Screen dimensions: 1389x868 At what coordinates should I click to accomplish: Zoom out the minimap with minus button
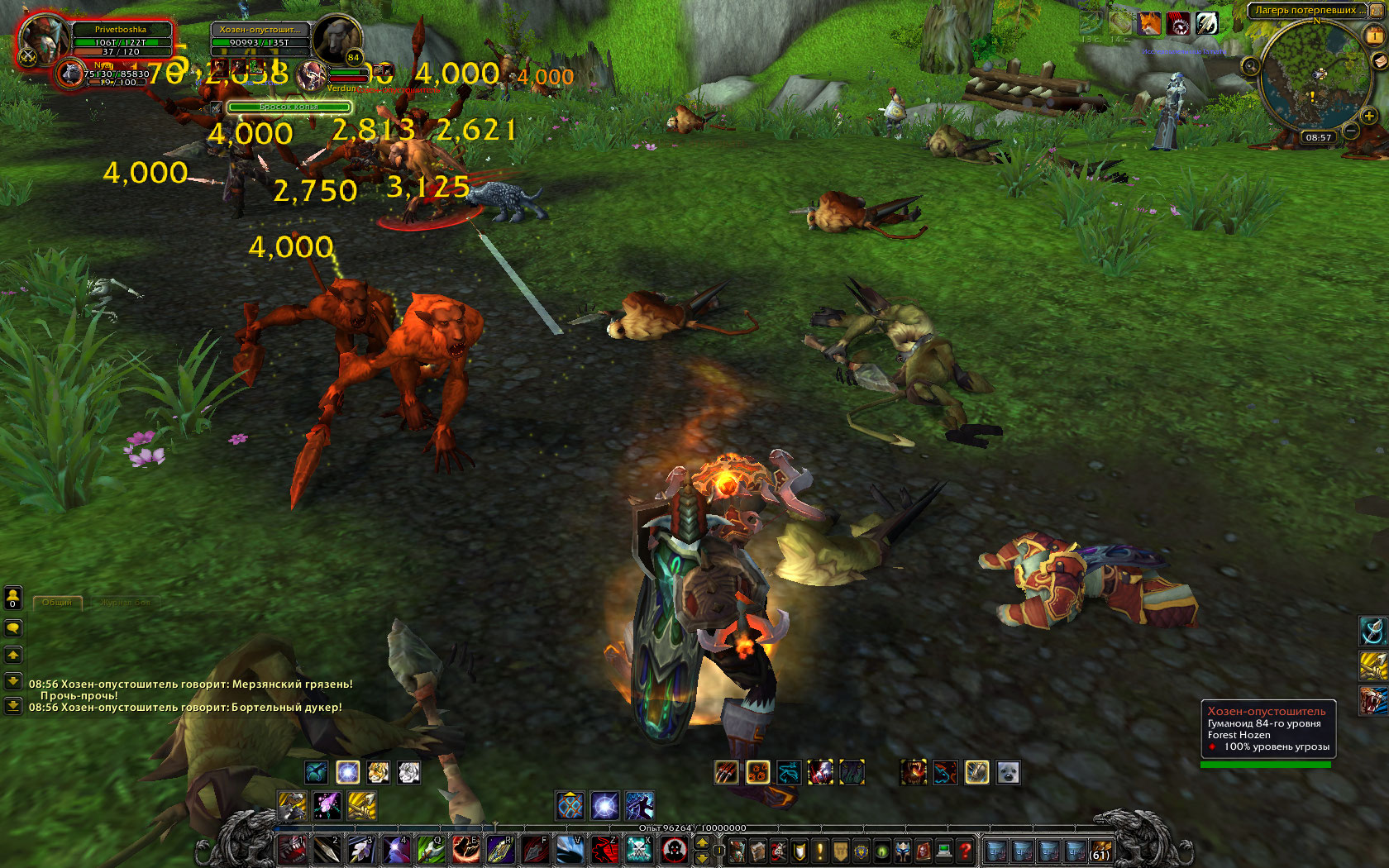coord(1350,131)
